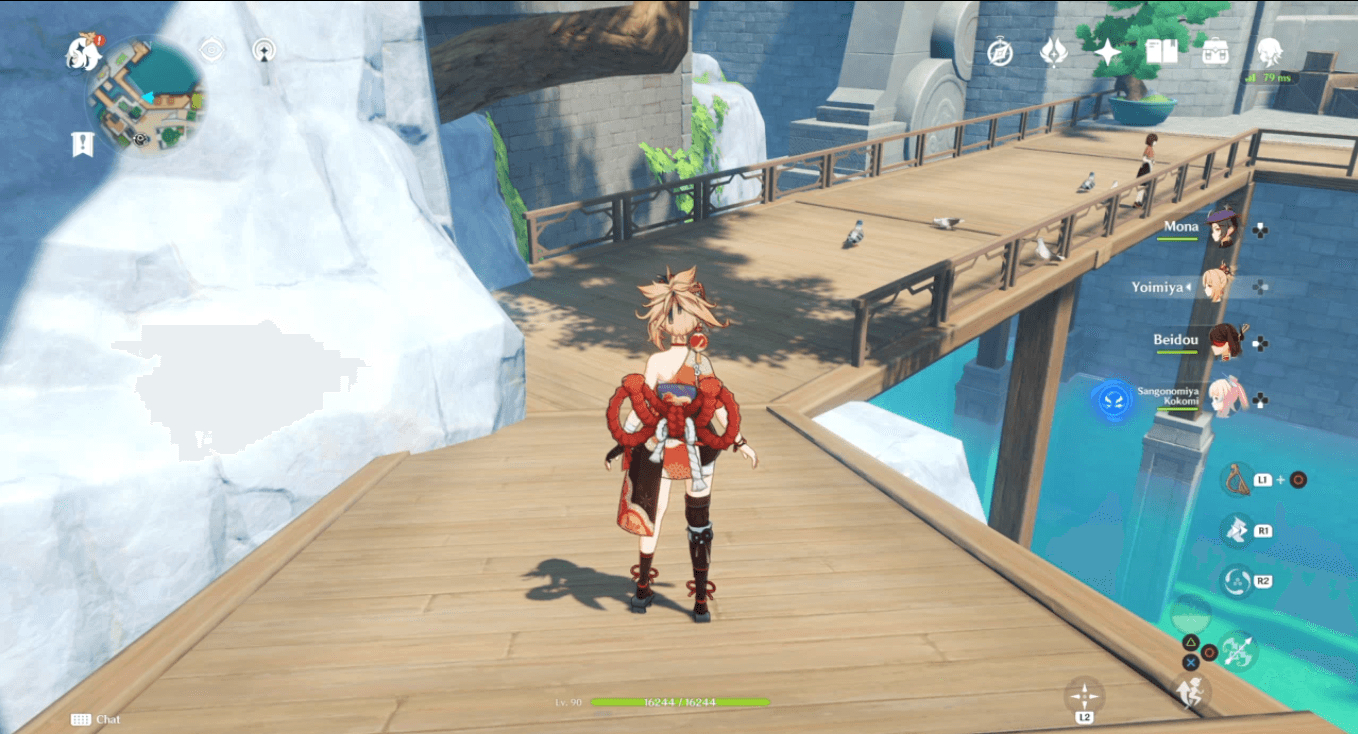1358x734 pixels.
Task: Open the backpack inventory
Action: 1216,51
